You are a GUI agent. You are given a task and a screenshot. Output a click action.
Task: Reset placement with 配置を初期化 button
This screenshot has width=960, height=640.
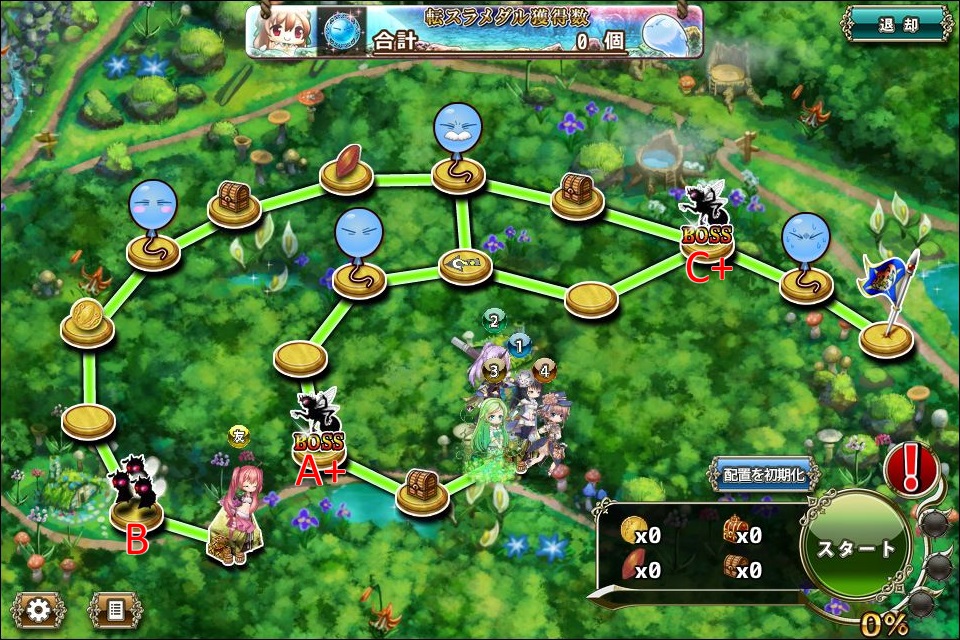763,474
